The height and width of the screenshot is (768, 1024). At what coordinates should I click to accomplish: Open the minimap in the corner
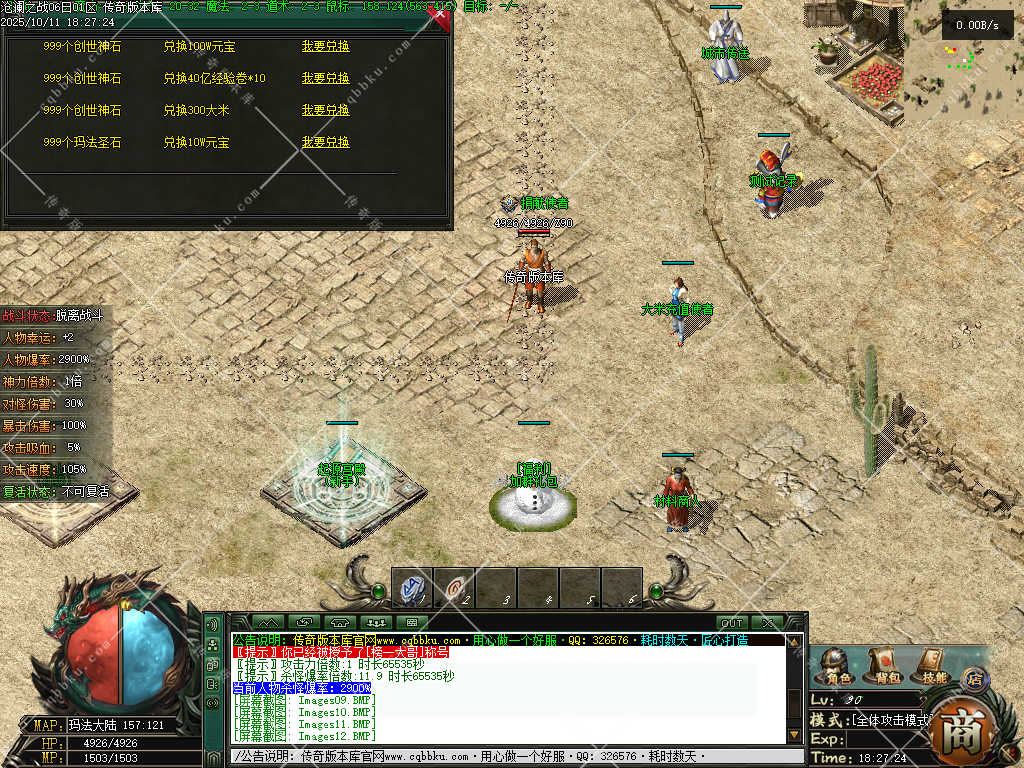(963, 62)
